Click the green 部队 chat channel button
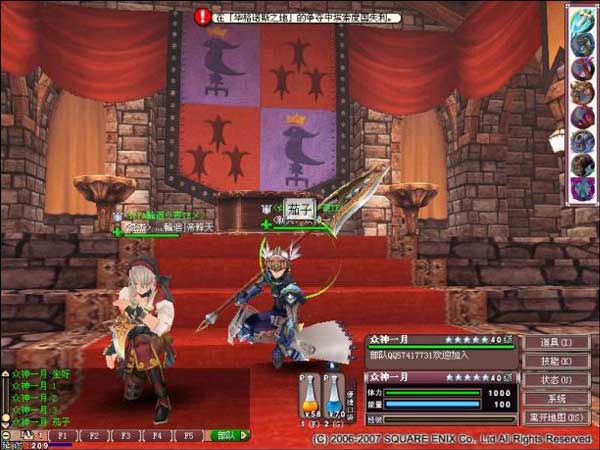The width and height of the screenshot is (600, 450). [229, 436]
